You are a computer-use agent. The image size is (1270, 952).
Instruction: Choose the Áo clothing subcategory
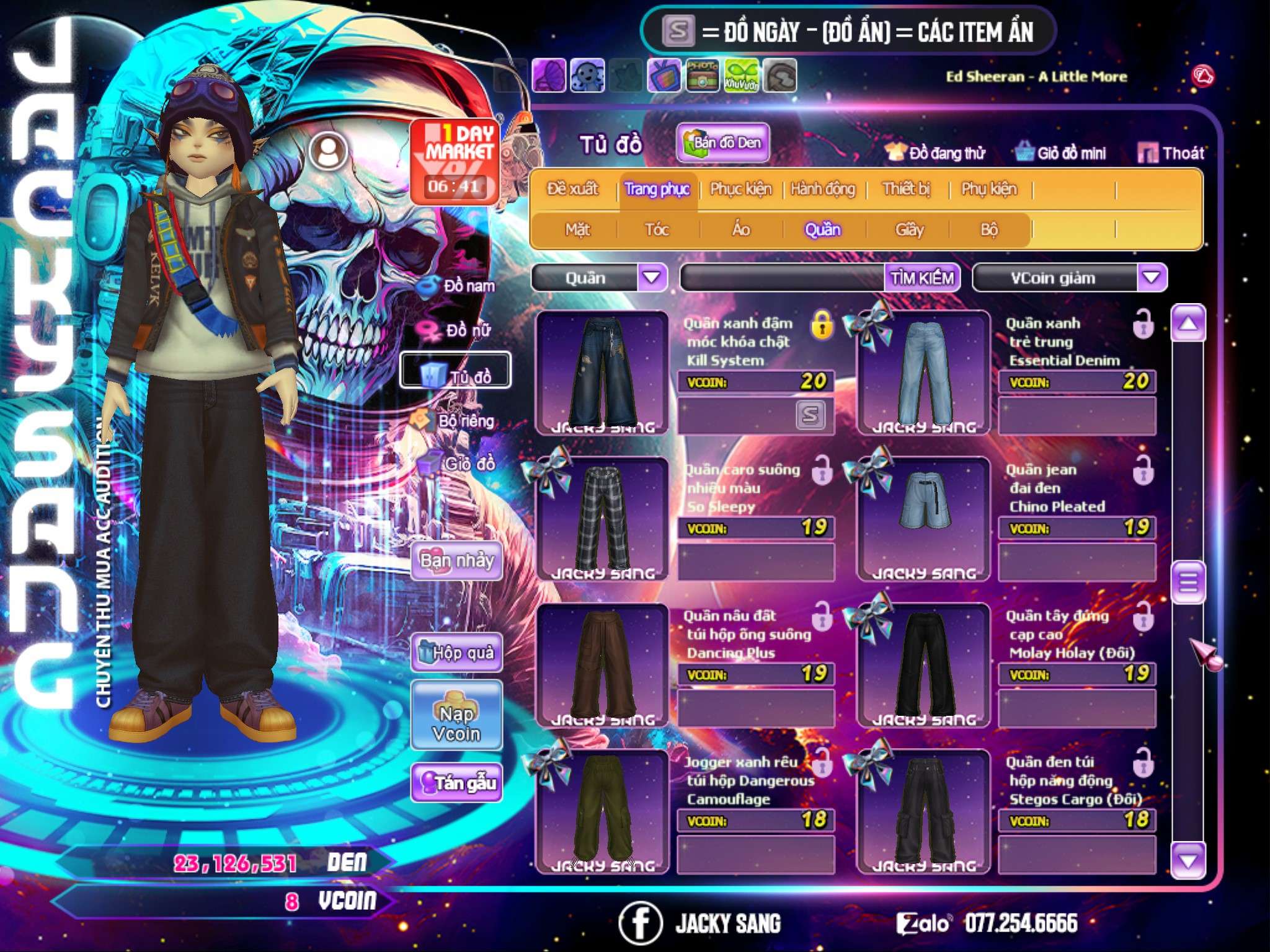(x=741, y=229)
